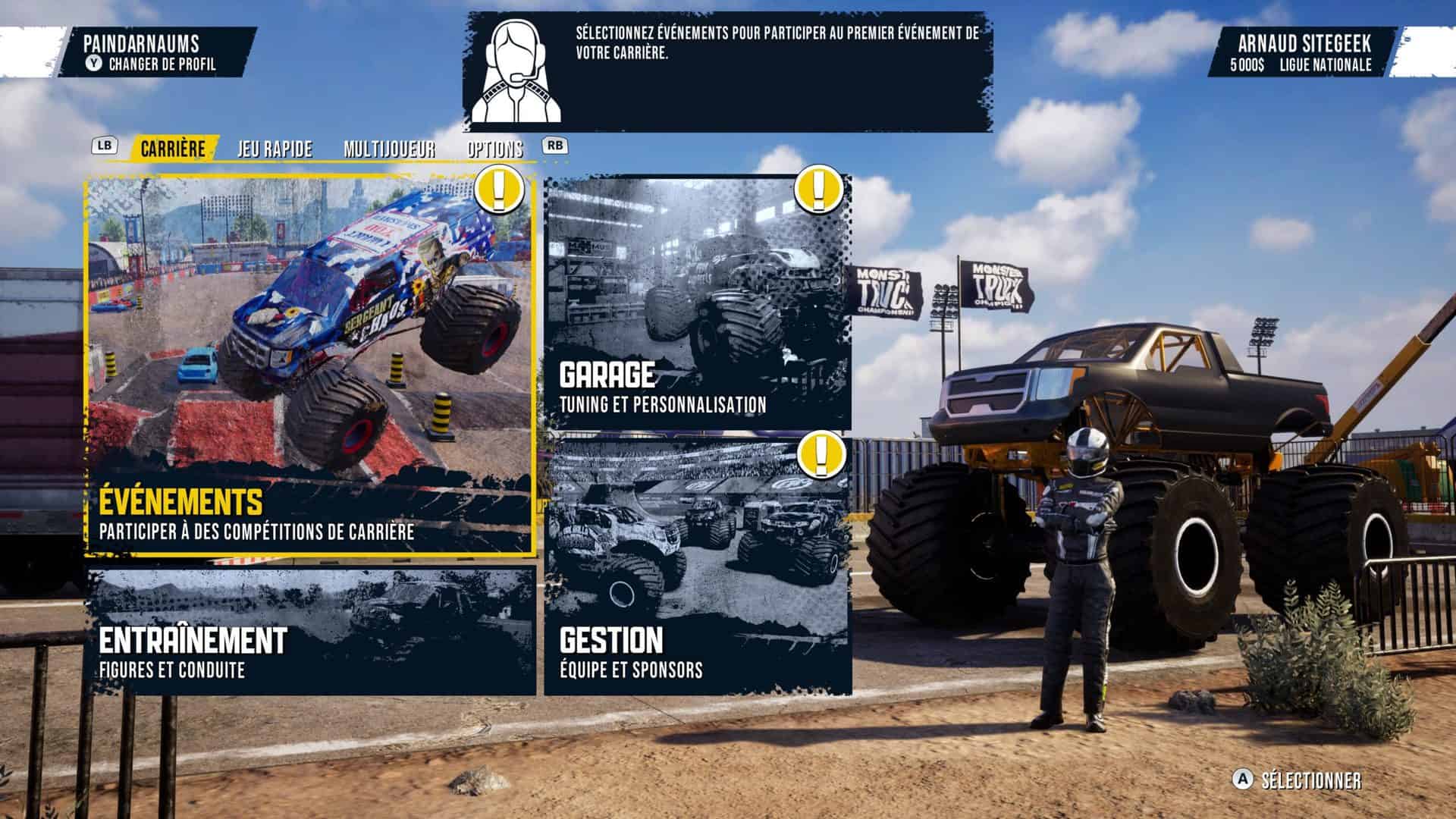Image resolution: width=1456 pixels, height=819 pixels.
Task: Select the Multijoueur tab
Action: pos(389,149)
